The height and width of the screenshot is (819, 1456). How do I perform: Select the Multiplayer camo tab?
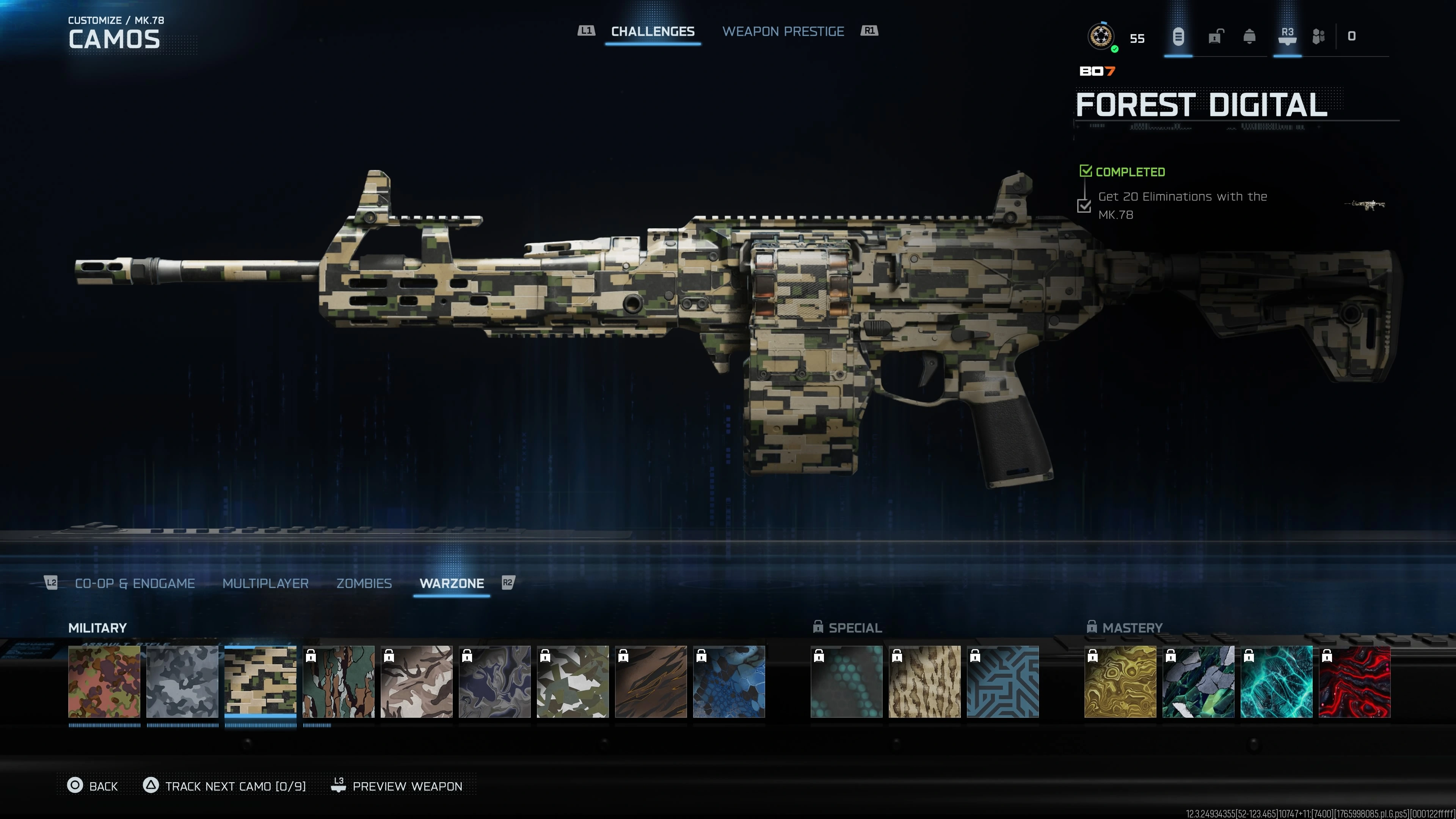[x=265, y=583]
